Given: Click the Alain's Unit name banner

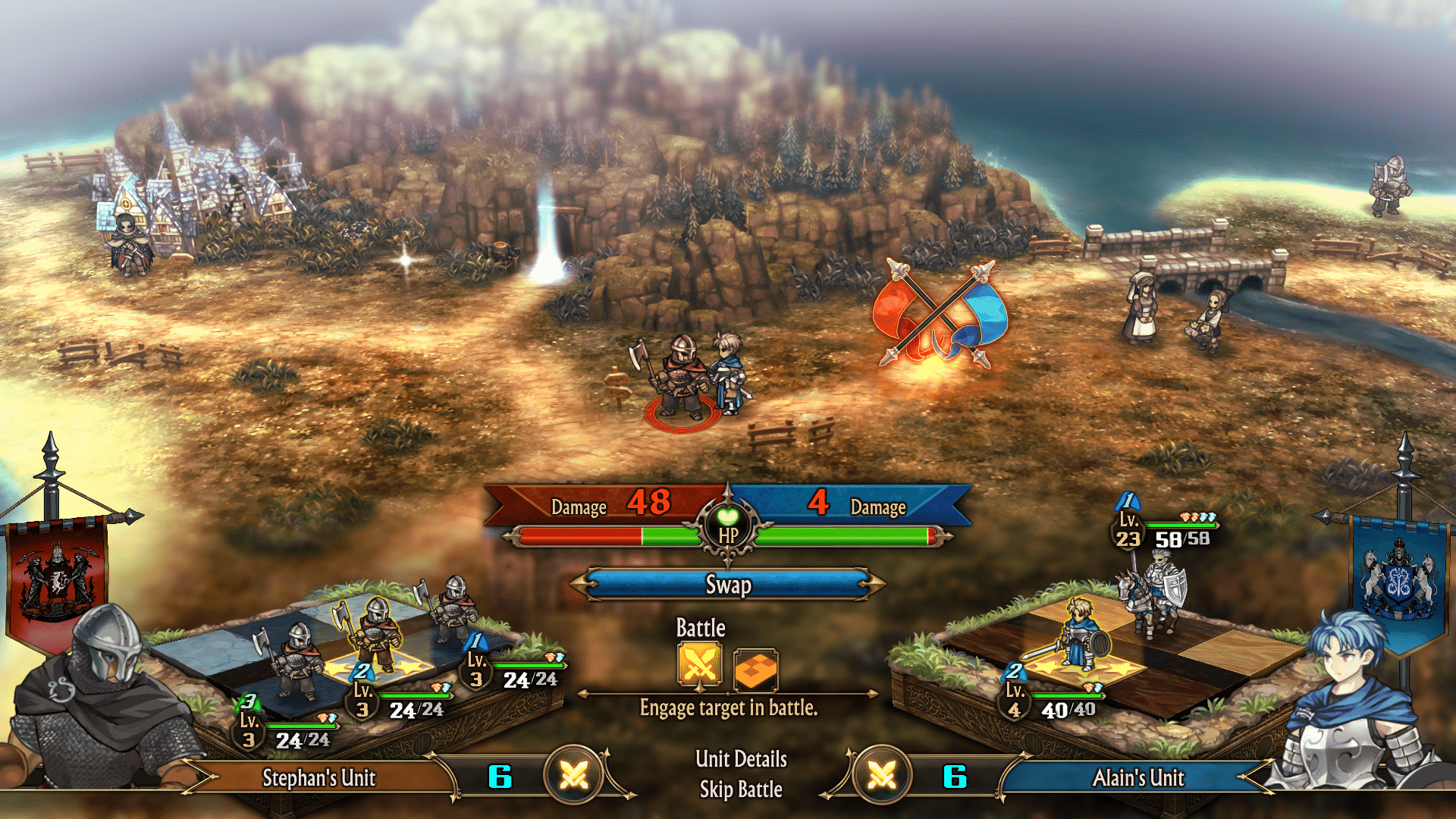Looking at the screenshot, I should [x=1137, y=778].
